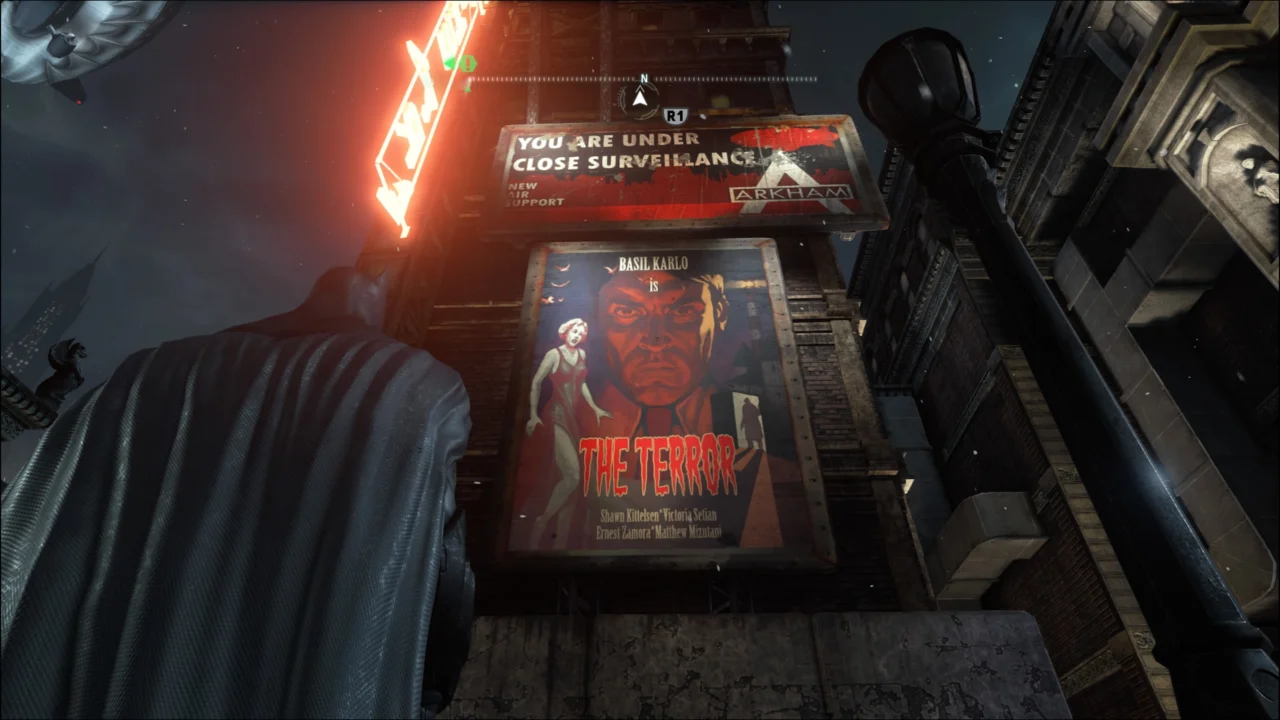This screenshot has width=1280, height=720.
Task: Click the white compass arrow
Action: pos(638,97)
